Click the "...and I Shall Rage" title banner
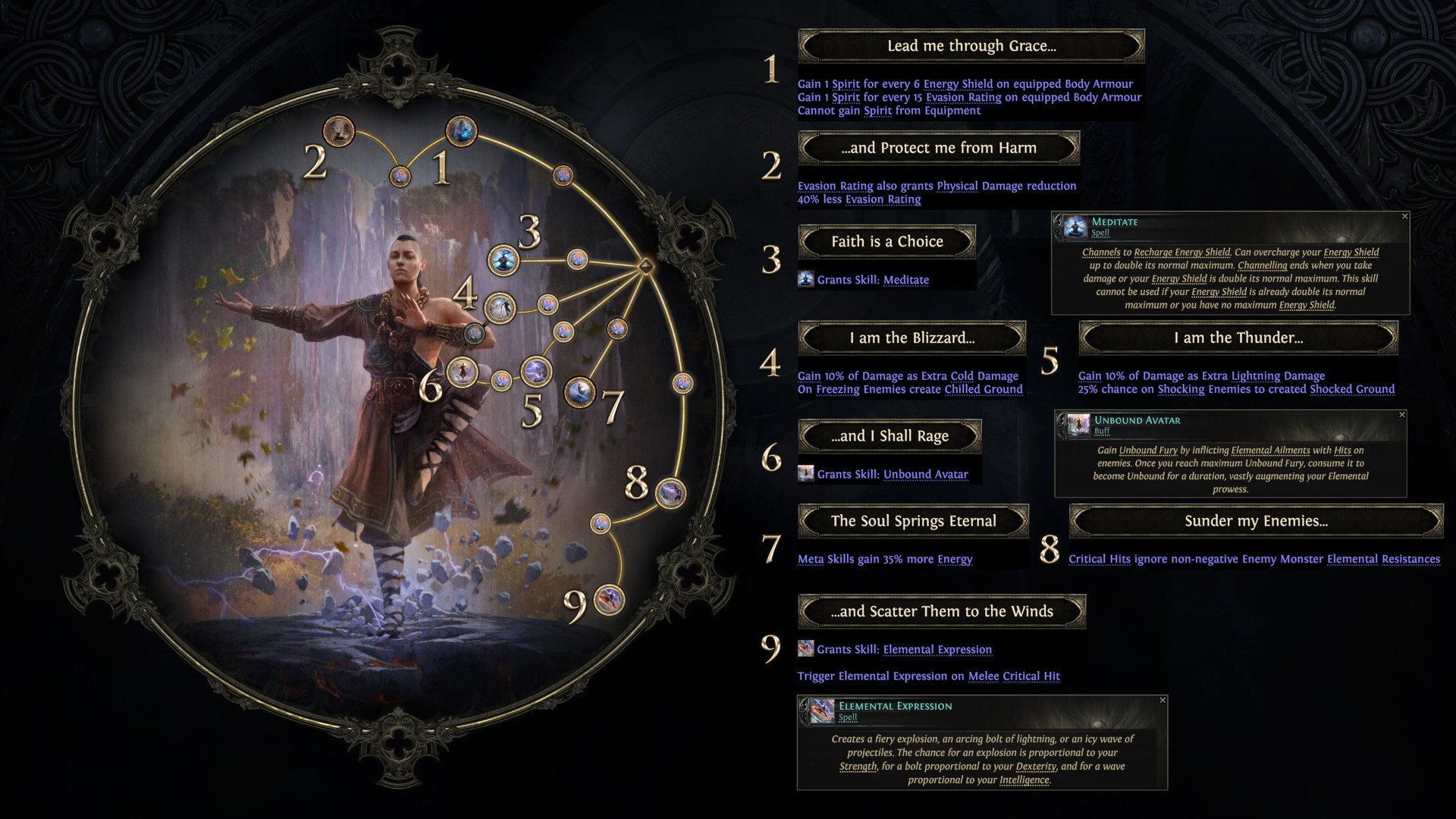The width and height of the screenshot is (1456, 819). tap(889, 435)
